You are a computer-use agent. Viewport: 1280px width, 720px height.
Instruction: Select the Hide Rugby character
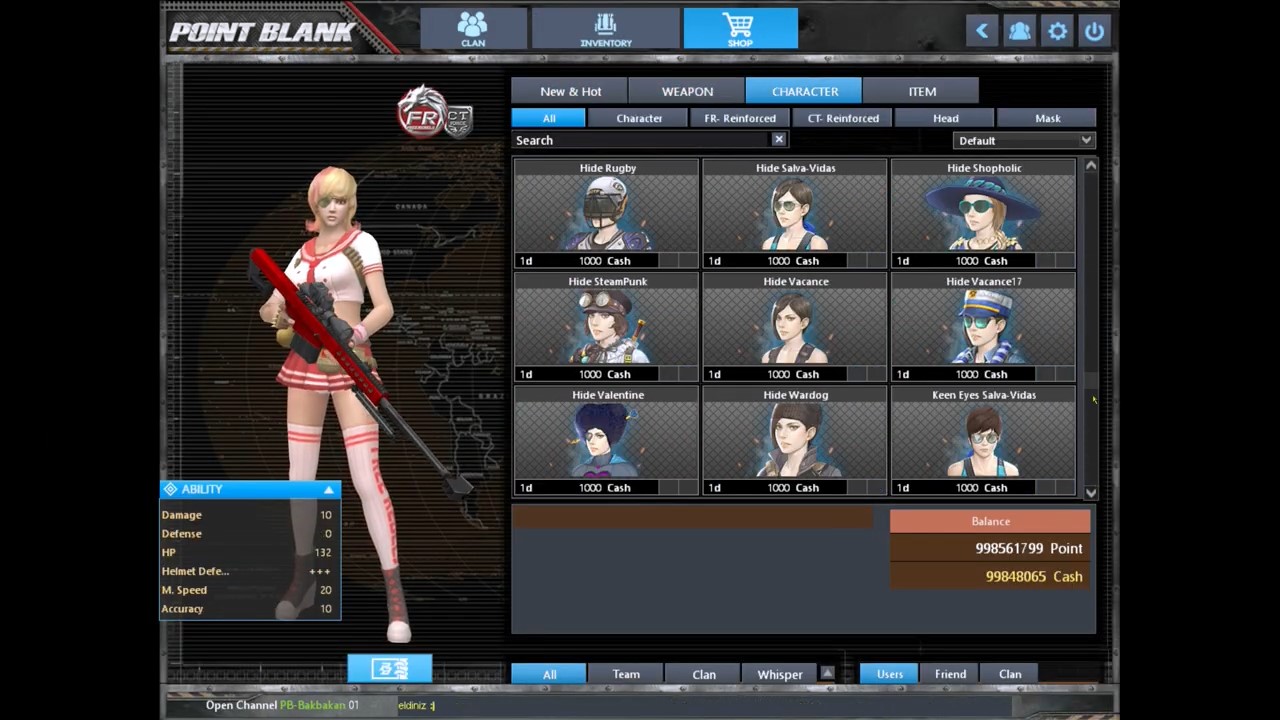(x=607, y=214)
